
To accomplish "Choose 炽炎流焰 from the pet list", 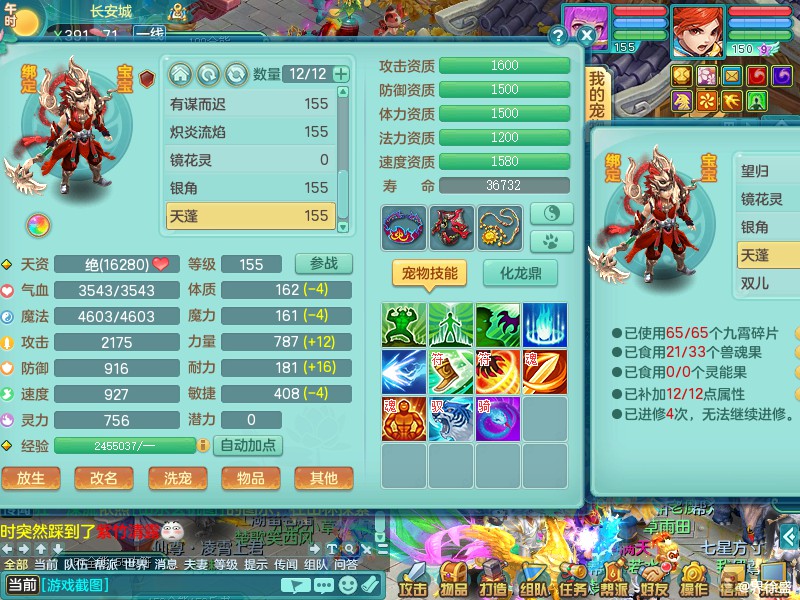I will click(x=250, y=131).
